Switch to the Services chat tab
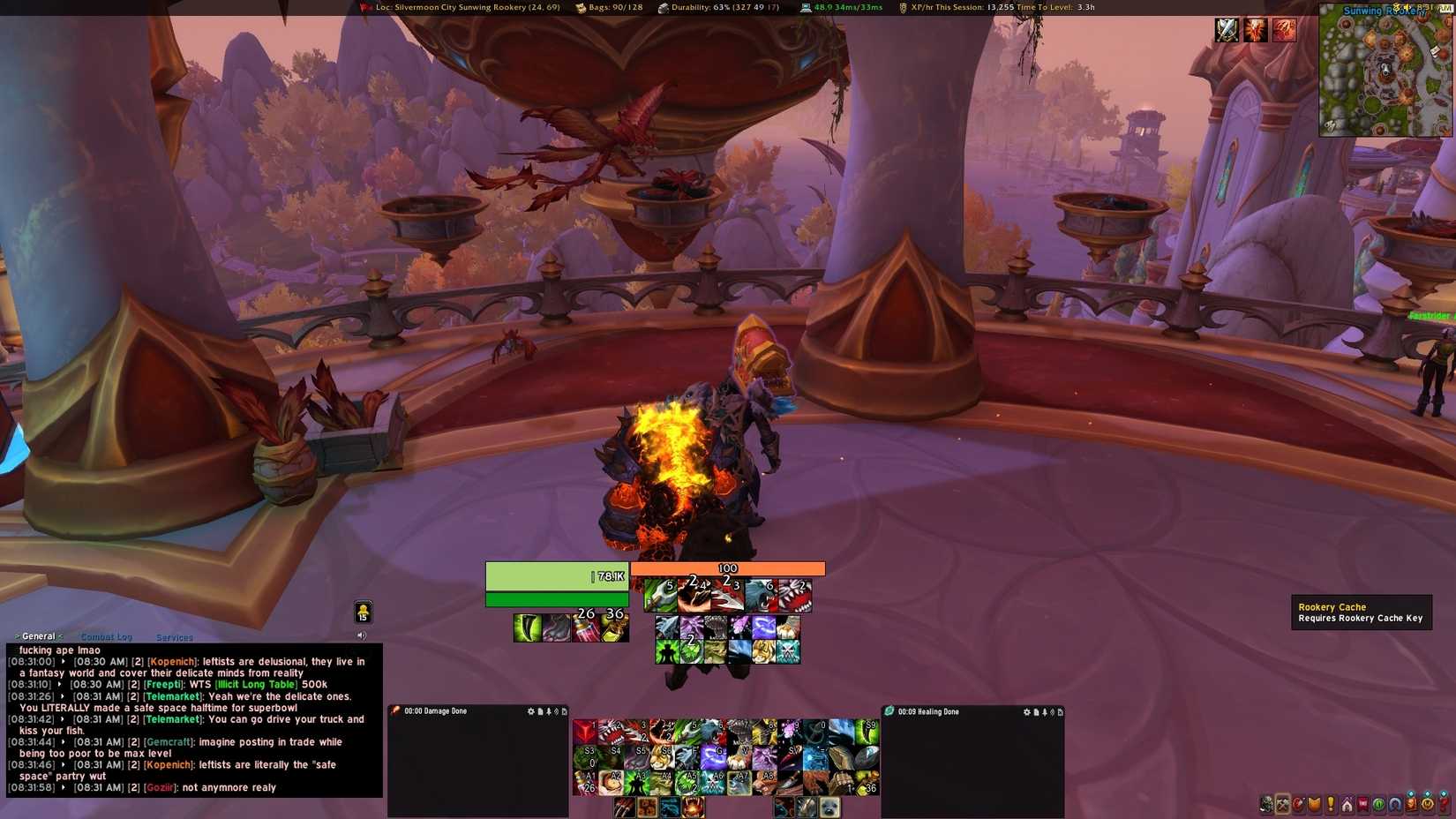1456x819 pixels. tap(174, 637)
